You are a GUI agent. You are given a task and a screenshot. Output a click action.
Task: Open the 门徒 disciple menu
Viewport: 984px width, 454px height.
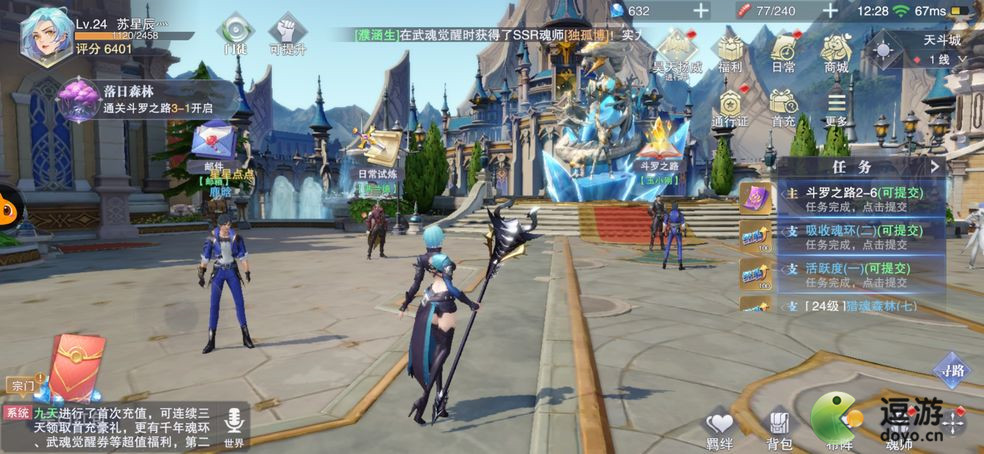[x=237, y=32]
